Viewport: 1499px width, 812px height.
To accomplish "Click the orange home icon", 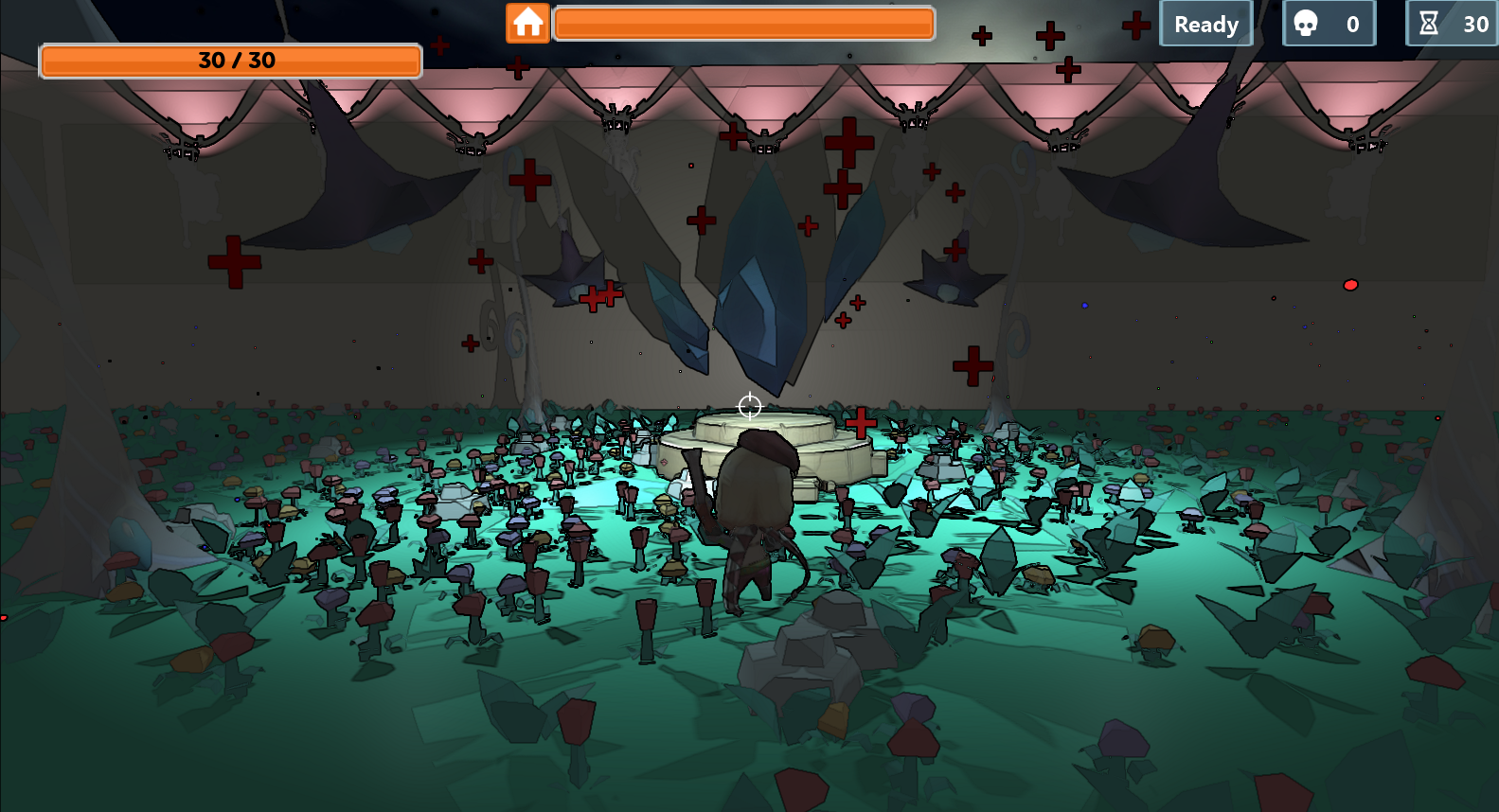I will coord(527,23).
